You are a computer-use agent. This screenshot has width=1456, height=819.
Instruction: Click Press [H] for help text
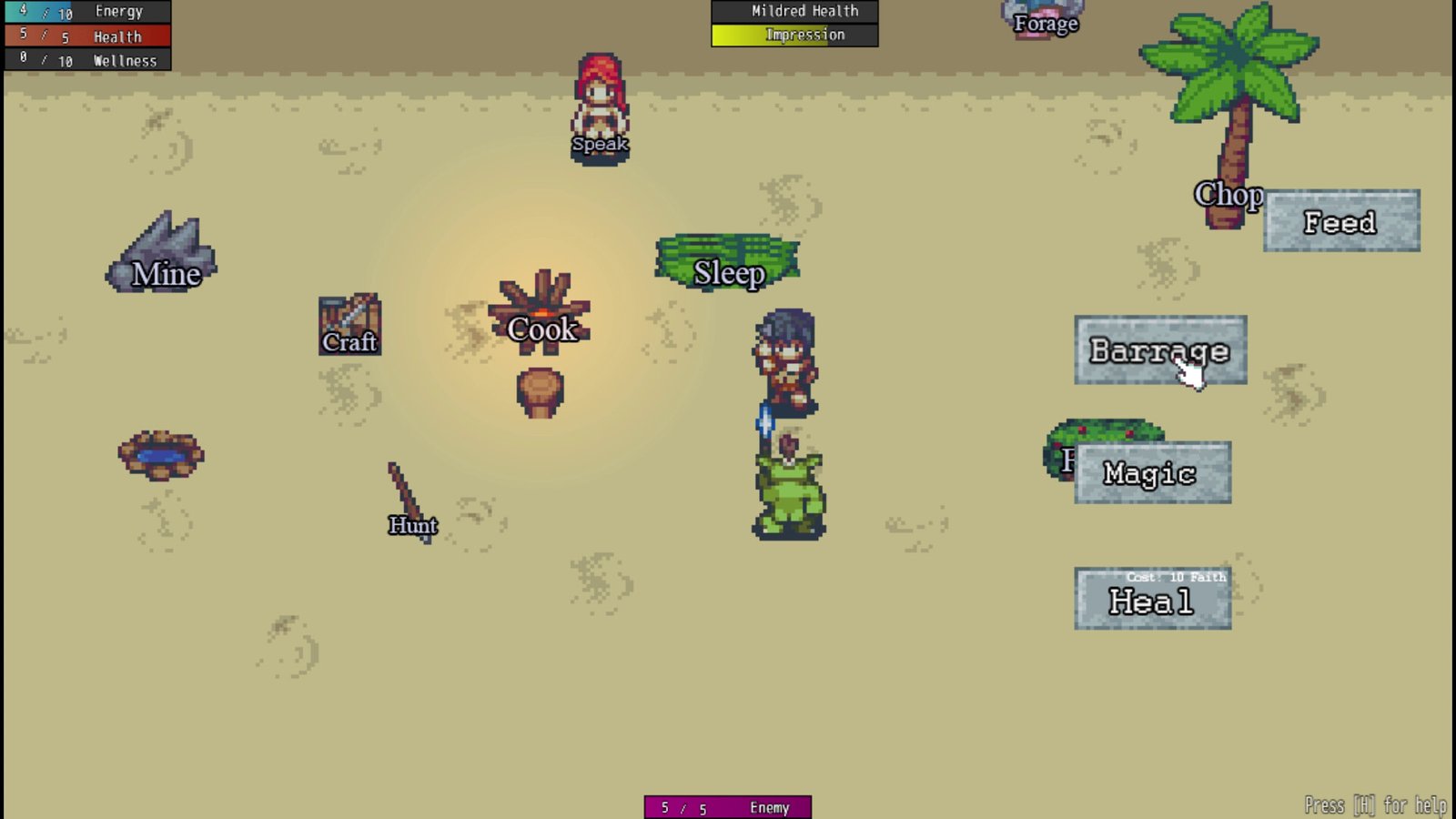pos(1375,804)
